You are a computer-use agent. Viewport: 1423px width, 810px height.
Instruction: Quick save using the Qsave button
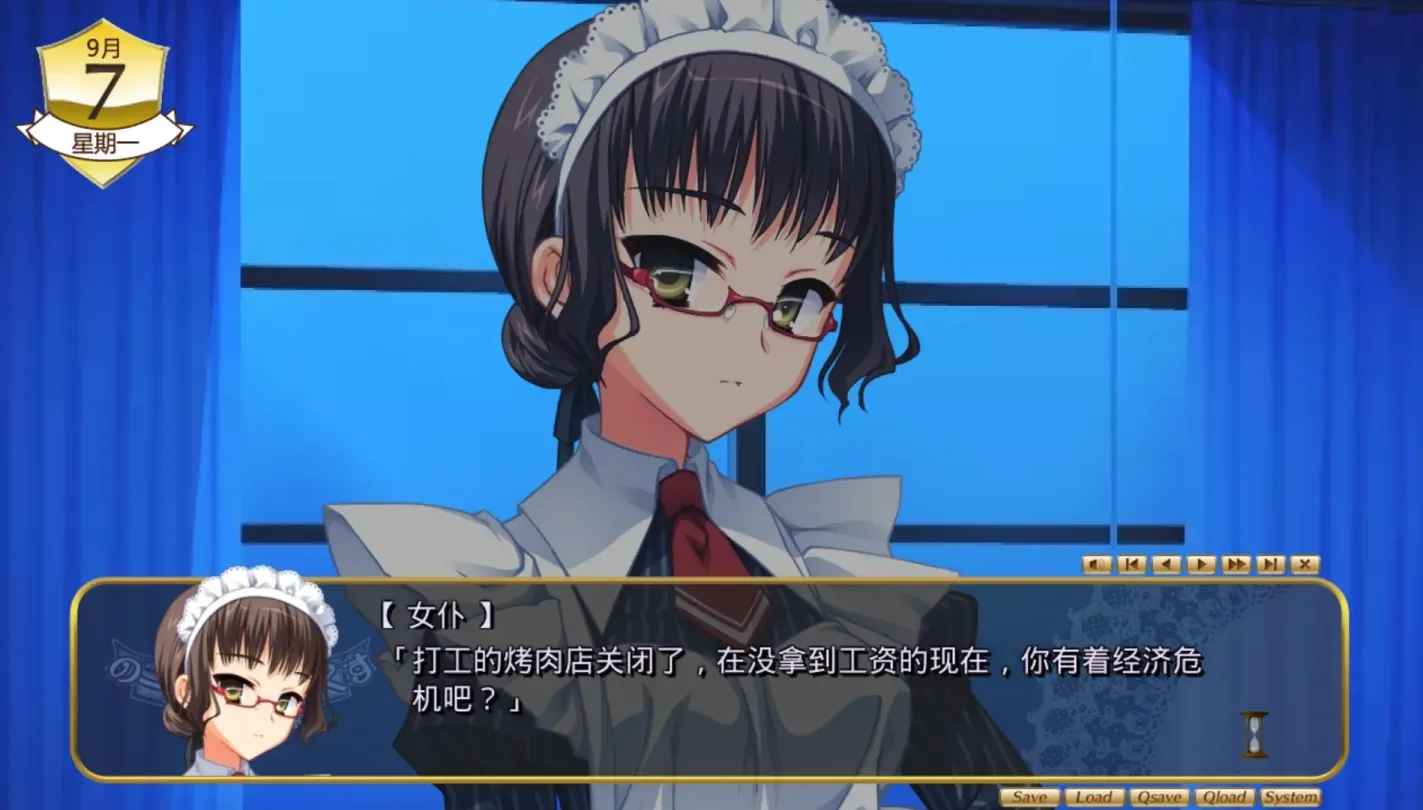point(1160,798)
